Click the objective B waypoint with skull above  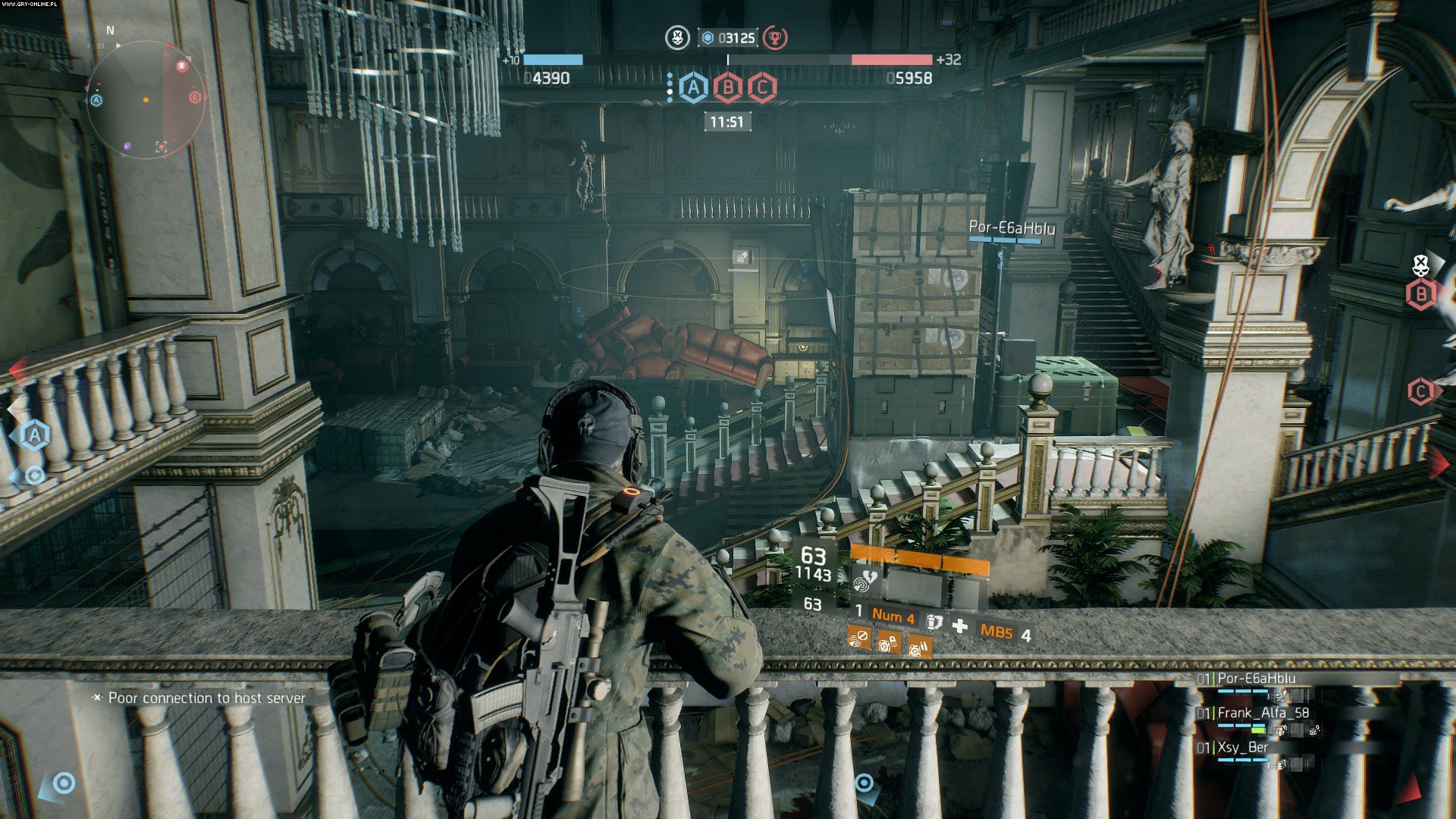click(1421, 293)
